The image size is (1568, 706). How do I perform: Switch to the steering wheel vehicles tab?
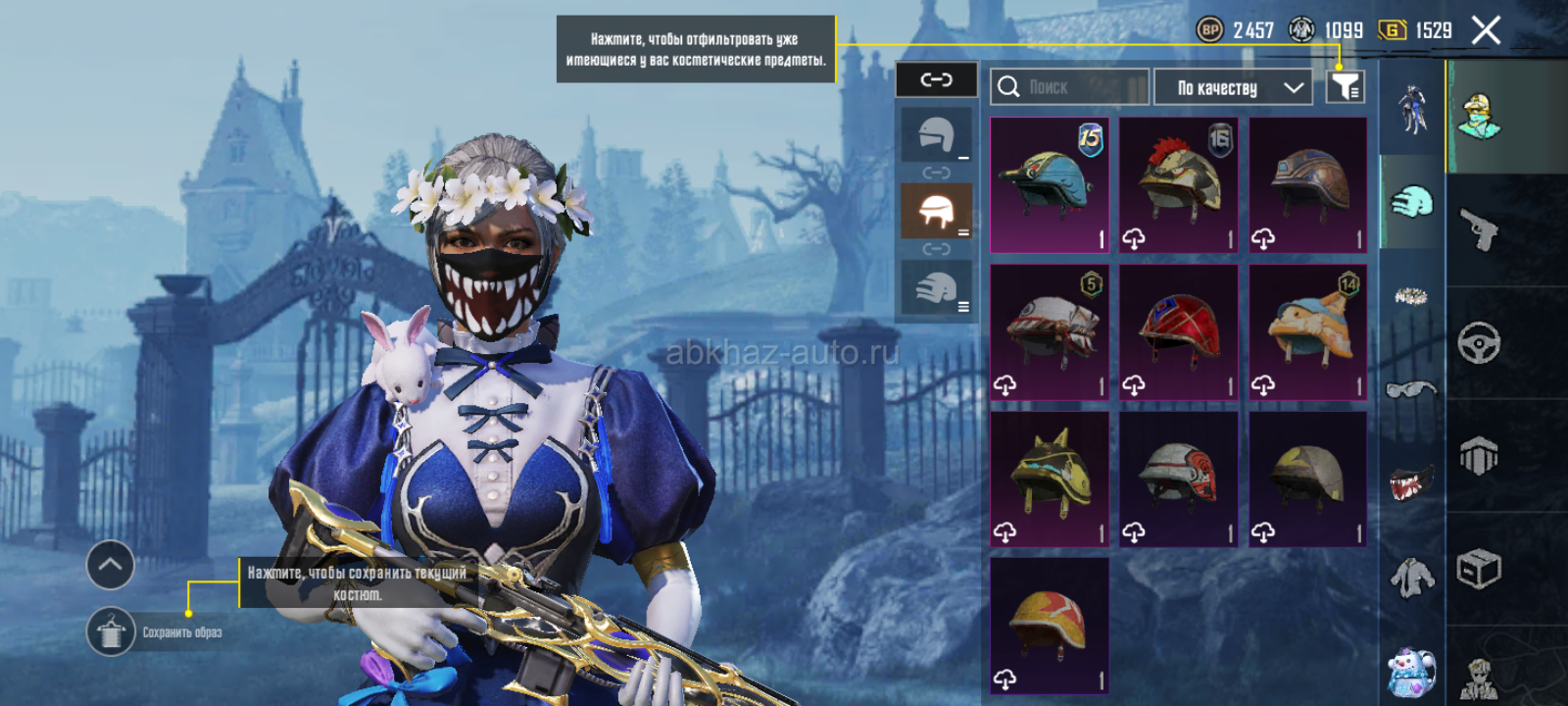pyautogui.click(x=1480, y=343)
